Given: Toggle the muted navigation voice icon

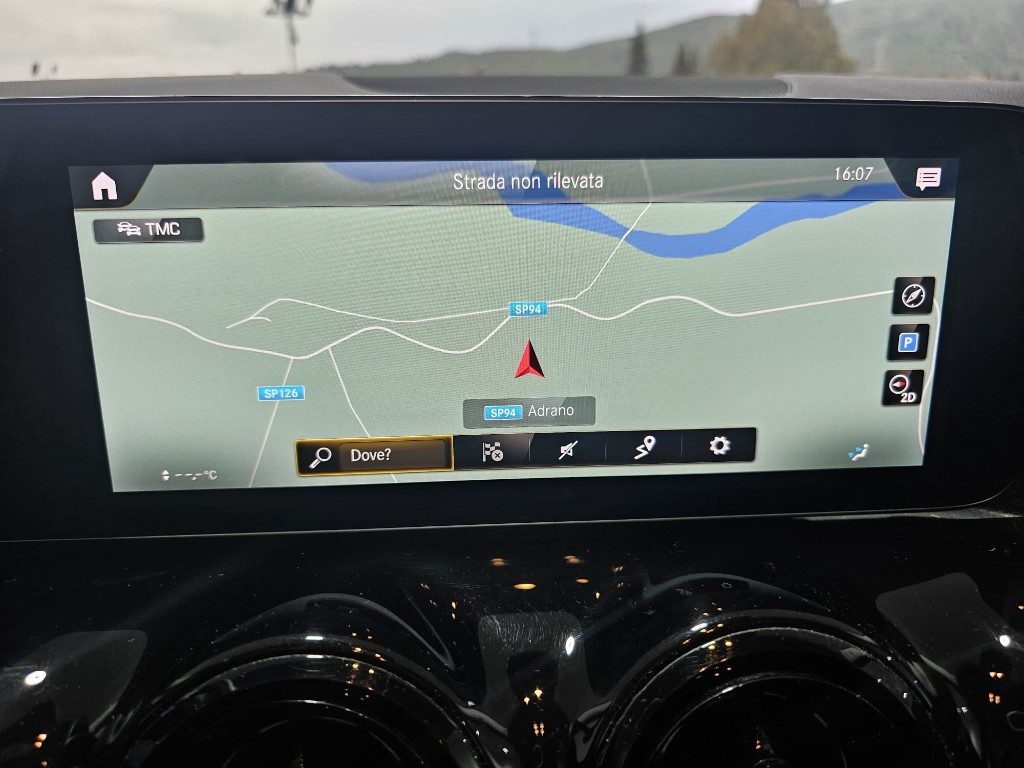Looking at the screenshot, I should [568, 450].
